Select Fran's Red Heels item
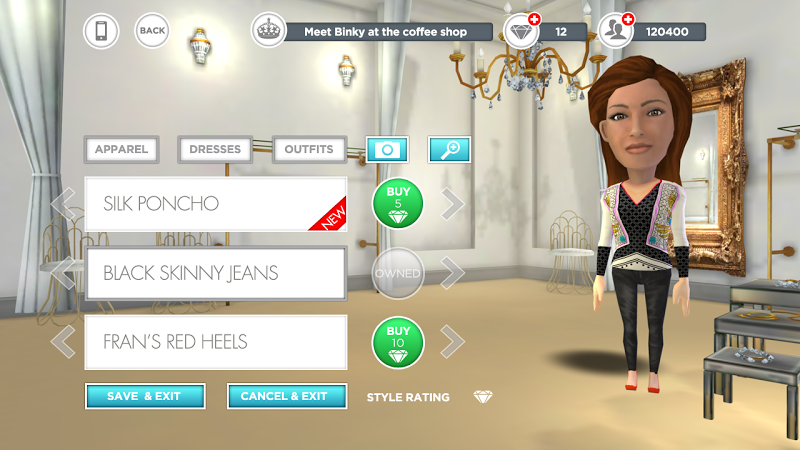Viewport: 800px width, 450px height. (215, 342)
